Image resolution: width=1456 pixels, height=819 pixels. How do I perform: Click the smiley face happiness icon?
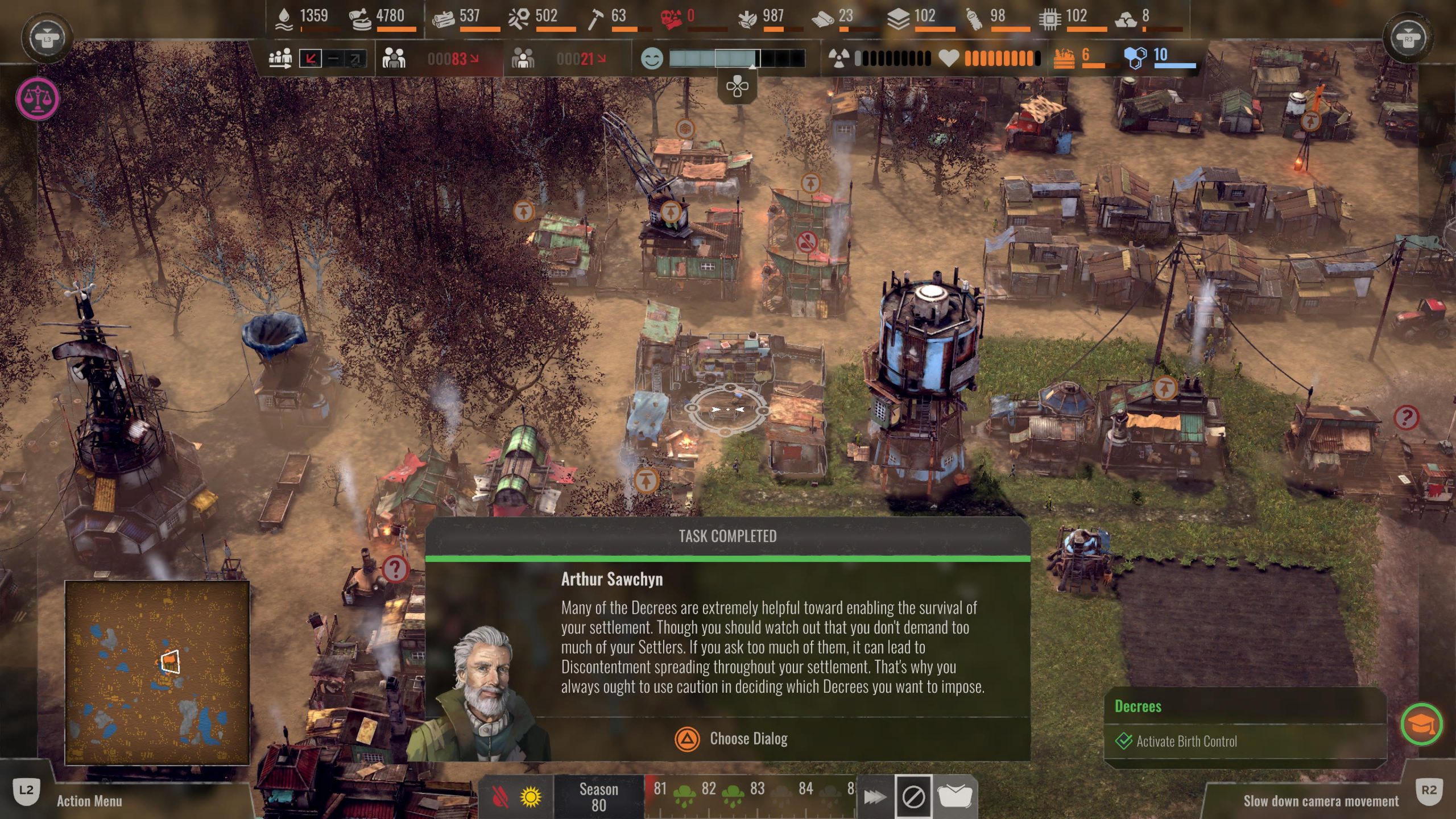(x=652, y=59)
